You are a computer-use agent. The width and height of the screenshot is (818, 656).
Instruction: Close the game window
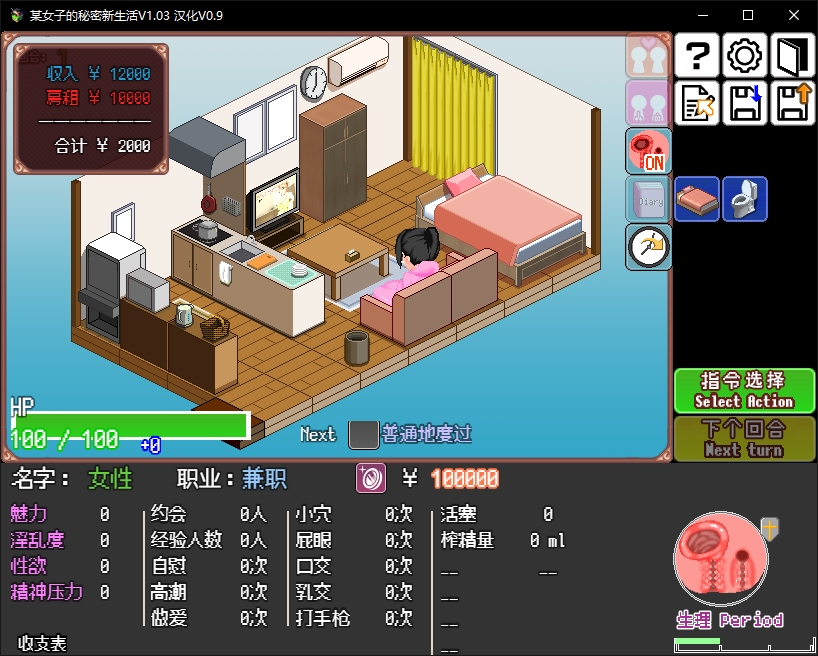coord(794,15)
